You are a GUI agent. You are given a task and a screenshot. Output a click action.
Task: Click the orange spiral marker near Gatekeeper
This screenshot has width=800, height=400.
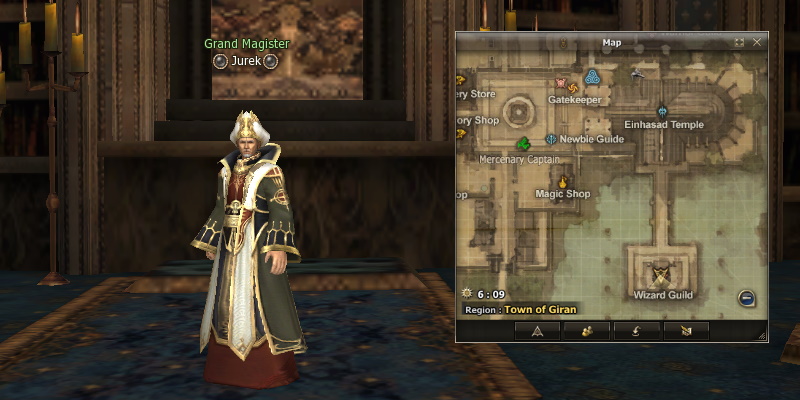coord(574,88)
